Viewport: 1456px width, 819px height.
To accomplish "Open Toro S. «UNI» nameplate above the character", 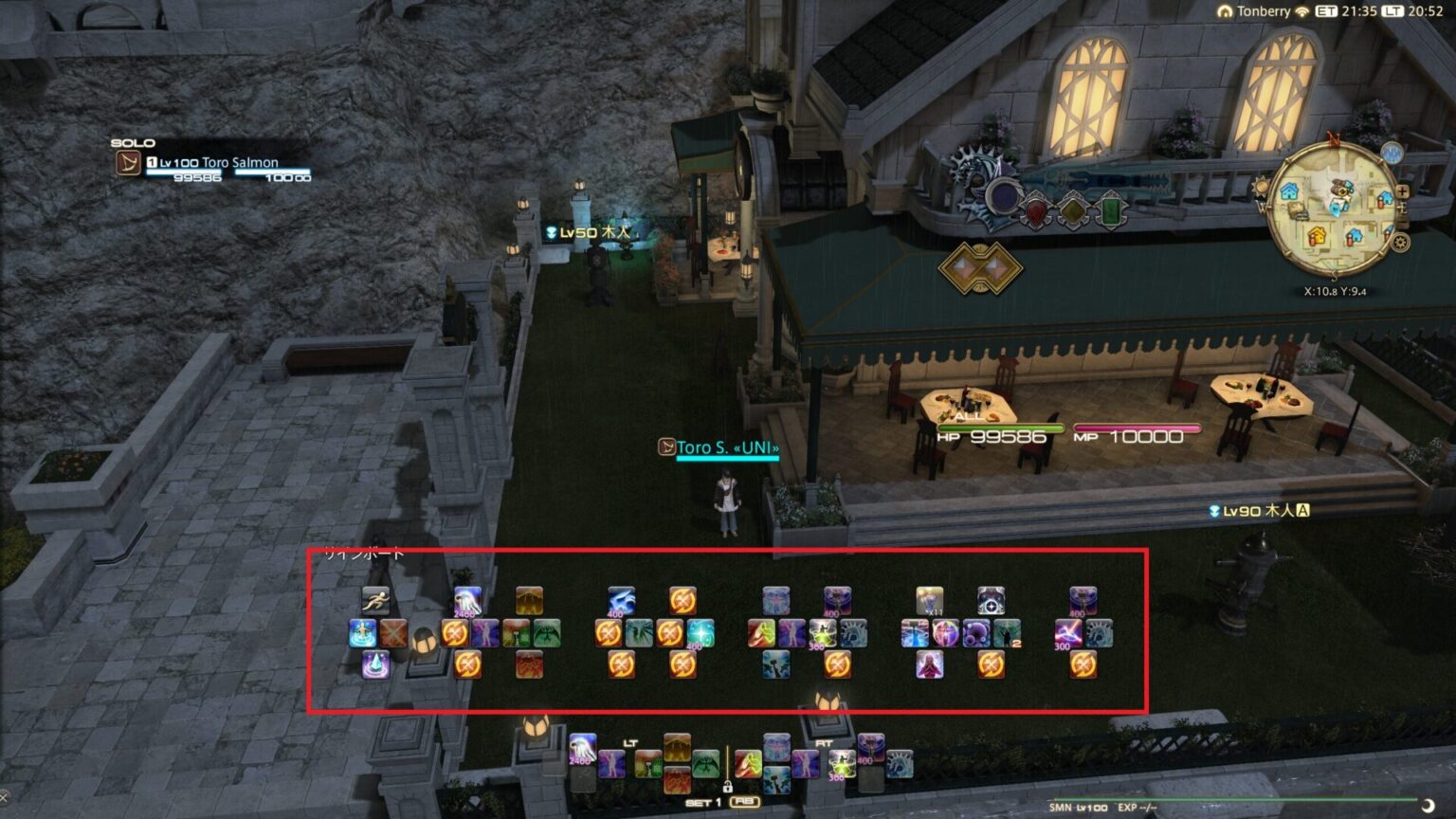I will (x=728, y=446).
